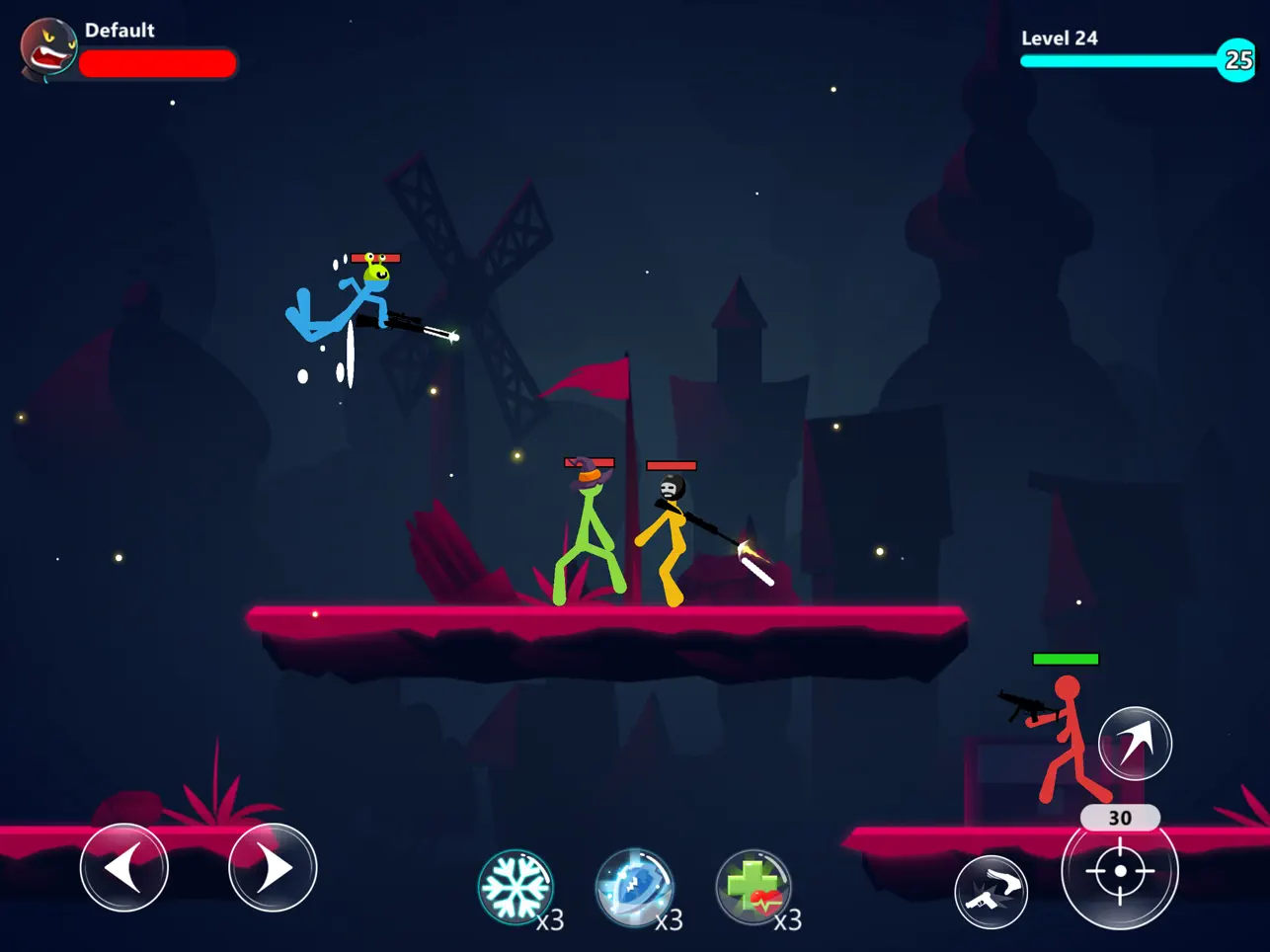Click the Default player name label

pyautogui.click(x=120, y=30)
